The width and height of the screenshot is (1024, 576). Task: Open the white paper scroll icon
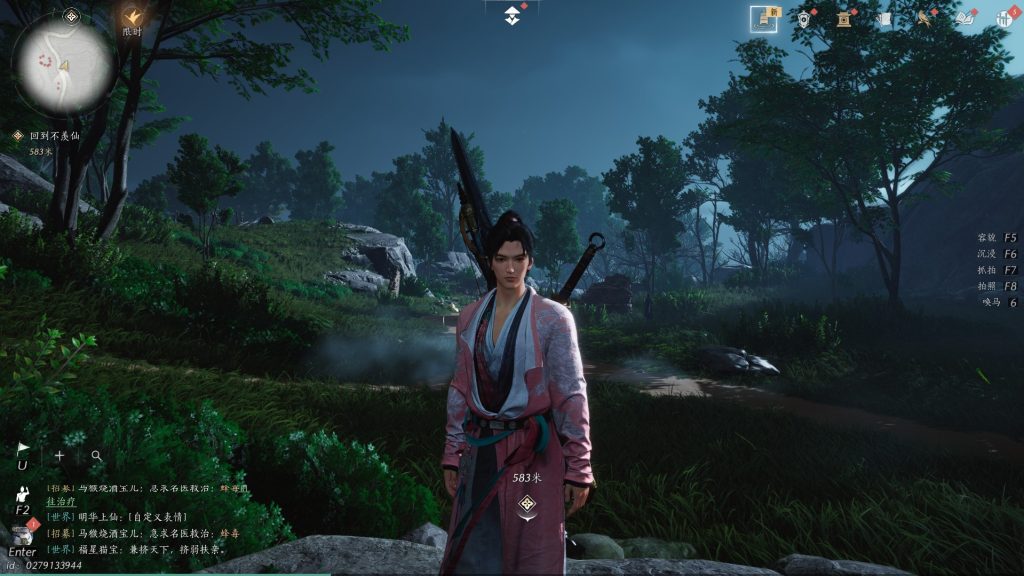point(884,18)
